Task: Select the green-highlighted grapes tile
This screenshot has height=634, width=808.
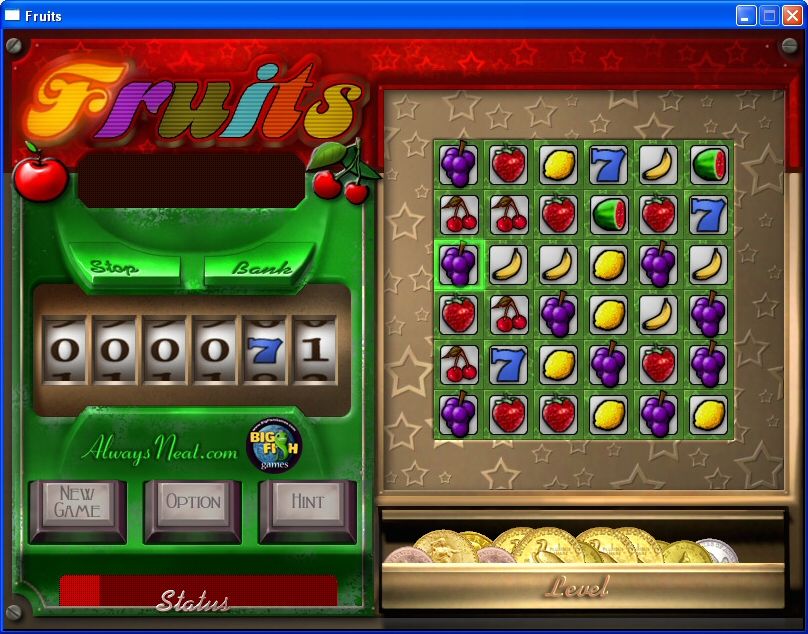Action: point(459,264)
